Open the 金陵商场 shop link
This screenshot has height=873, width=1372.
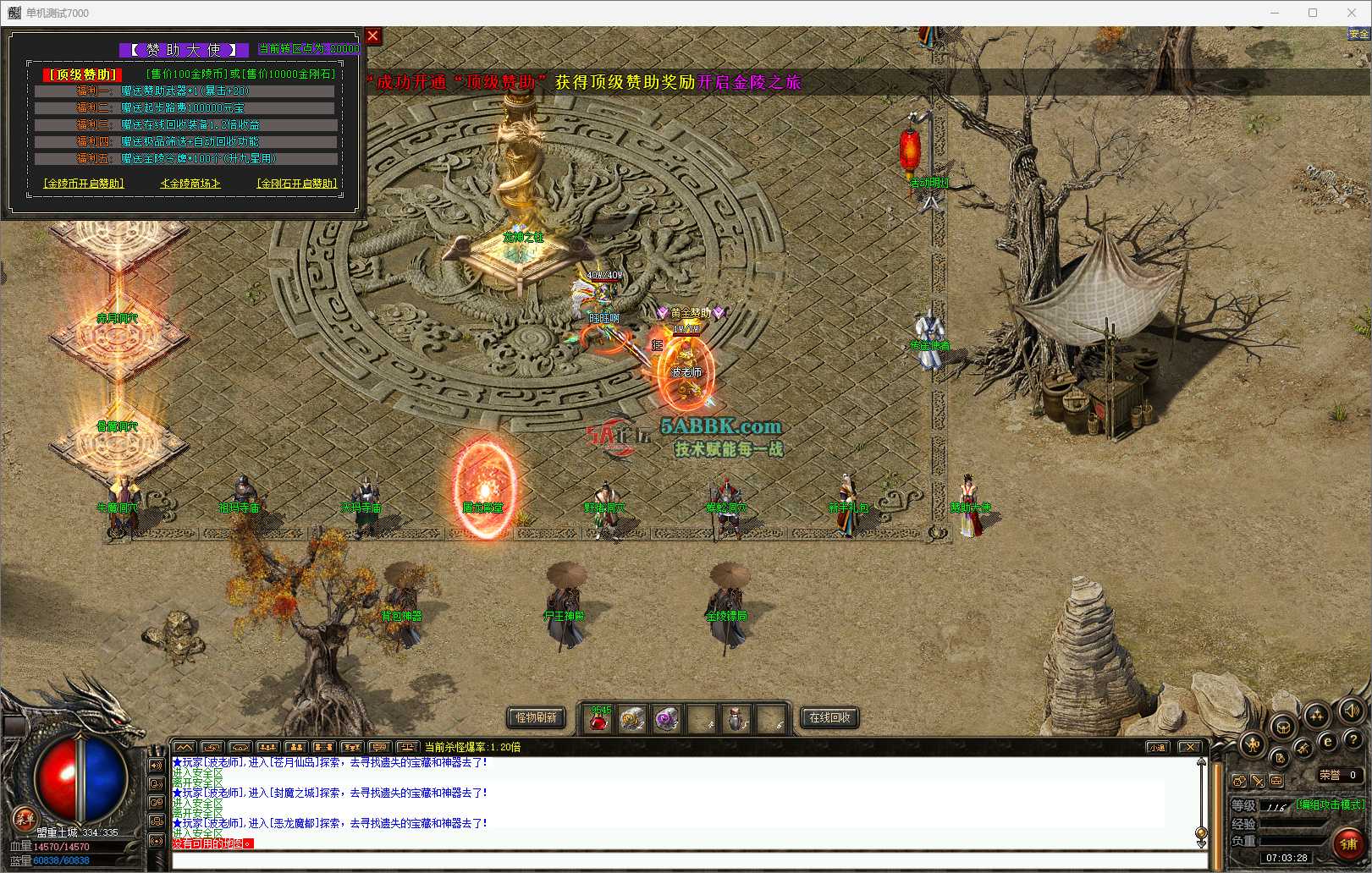pyautogui.click(x=190, y=183)
